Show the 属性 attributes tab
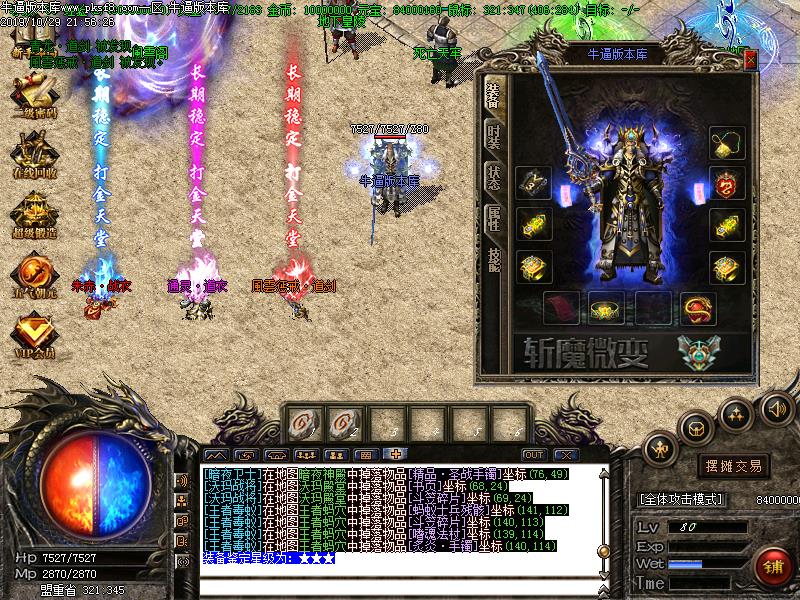Viewport: 800px width, 600px height. [494, 216]
